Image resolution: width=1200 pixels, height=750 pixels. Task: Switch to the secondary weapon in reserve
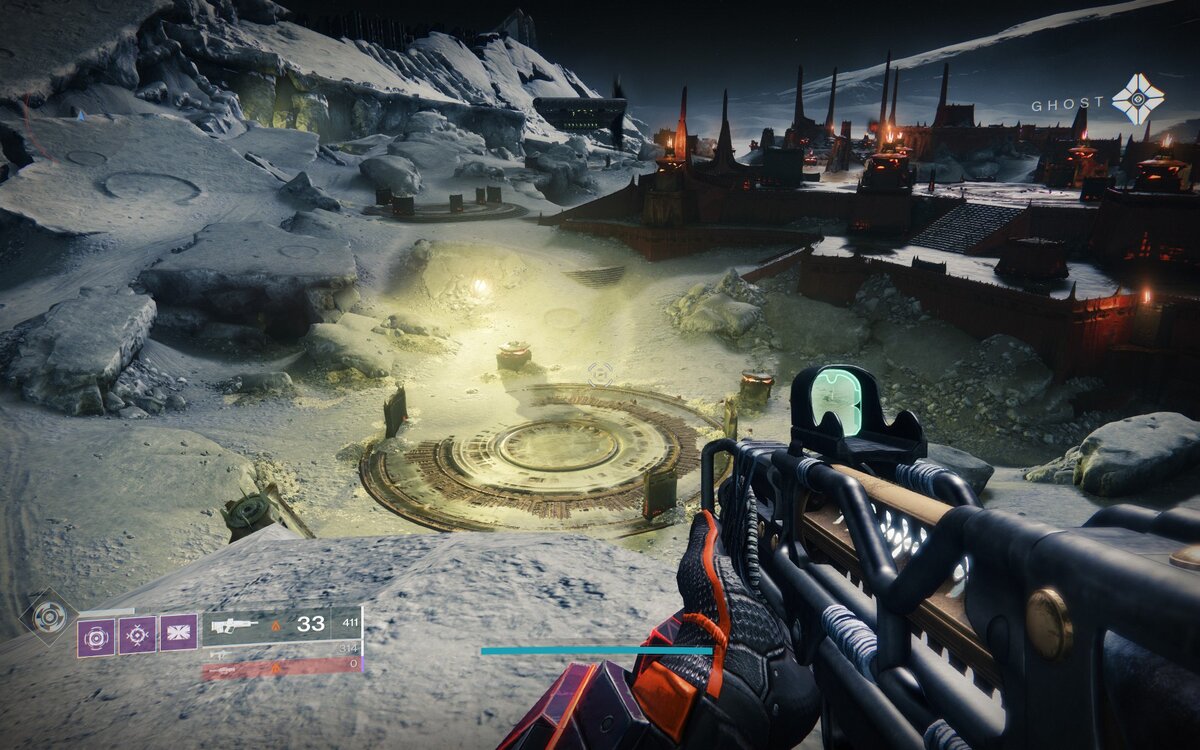coord(282,651)
